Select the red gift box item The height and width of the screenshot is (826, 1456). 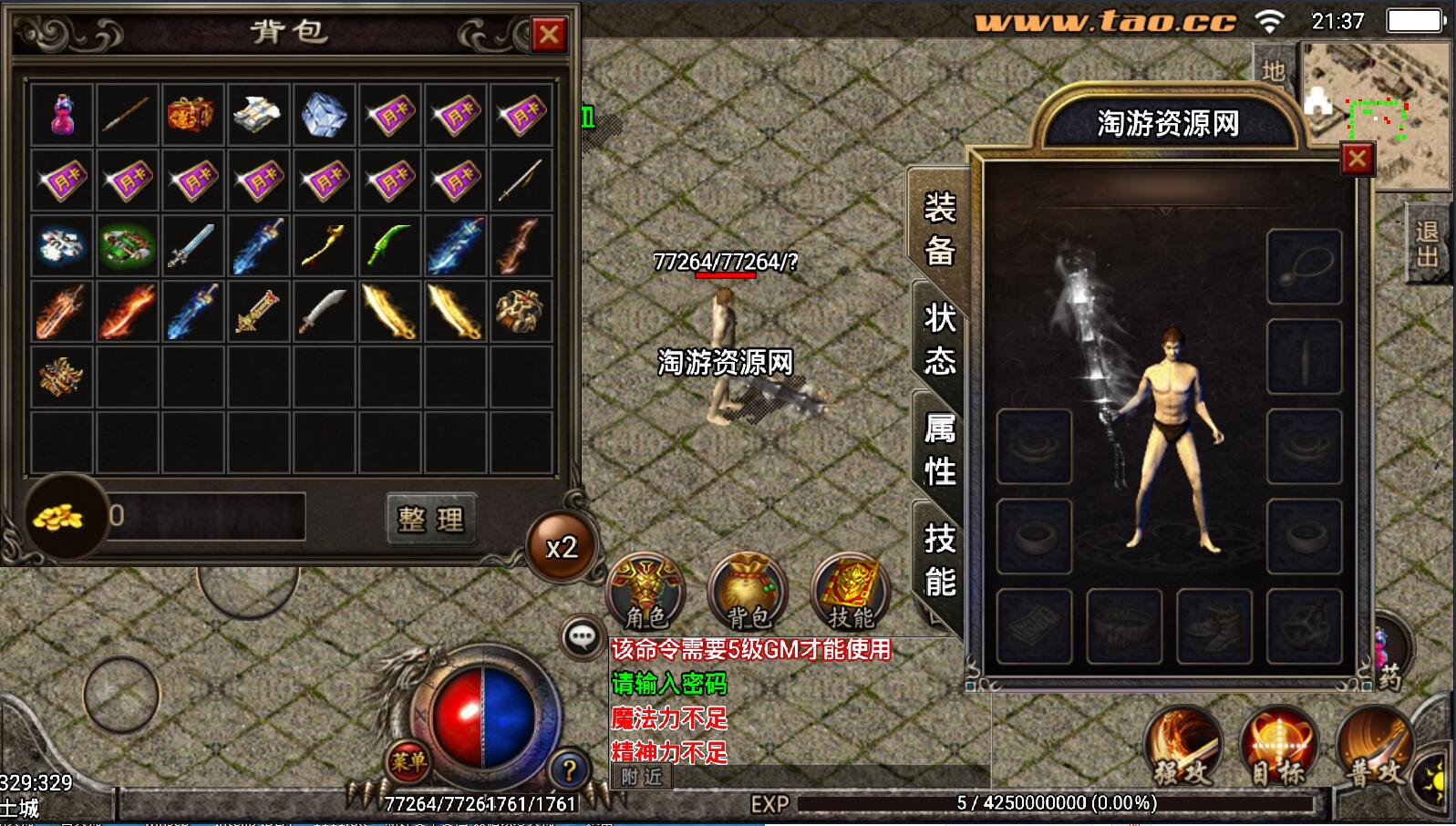[x=192, y=115]
